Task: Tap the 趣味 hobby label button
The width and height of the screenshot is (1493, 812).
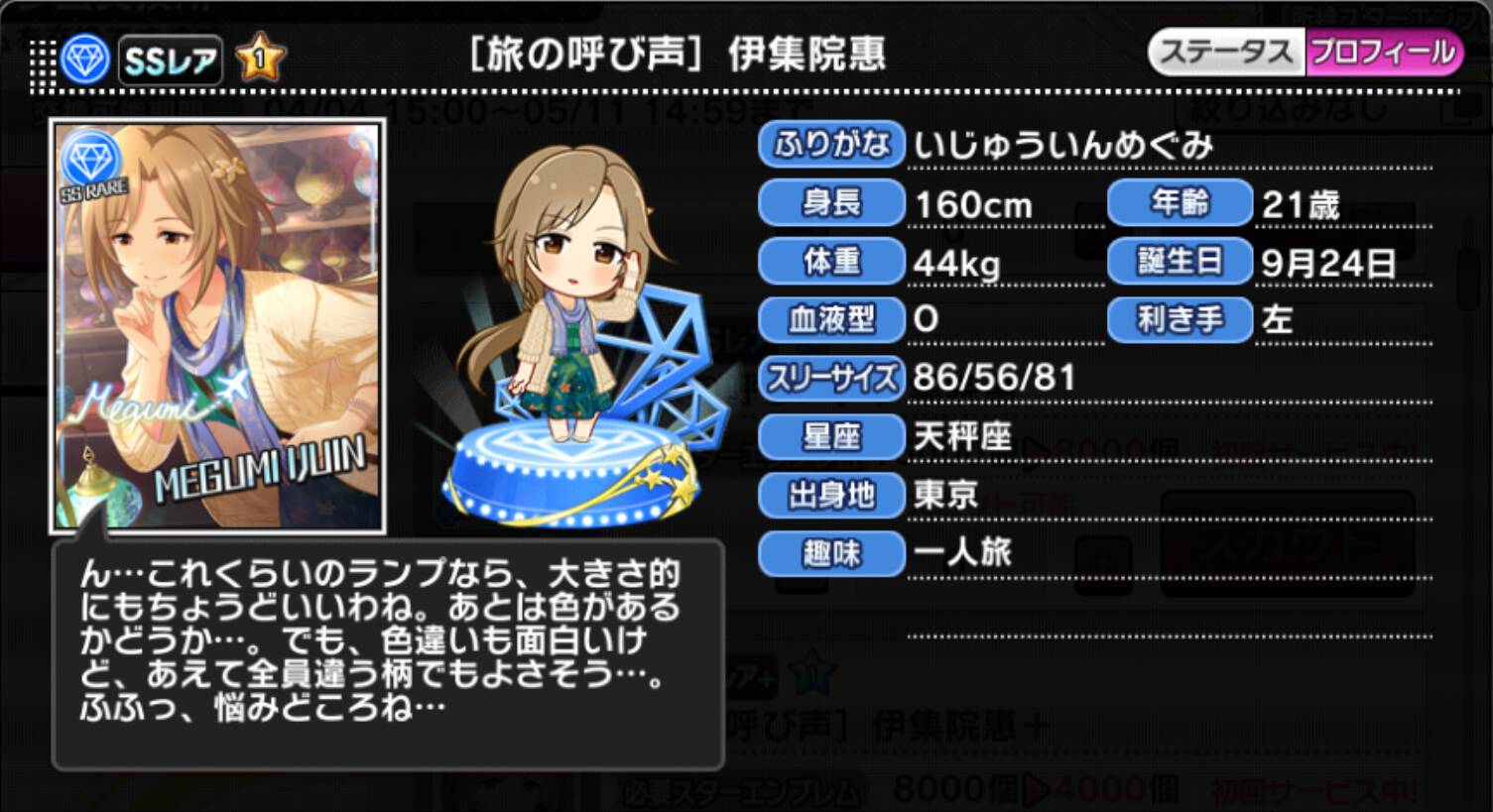Action: (x=830, y=554)
